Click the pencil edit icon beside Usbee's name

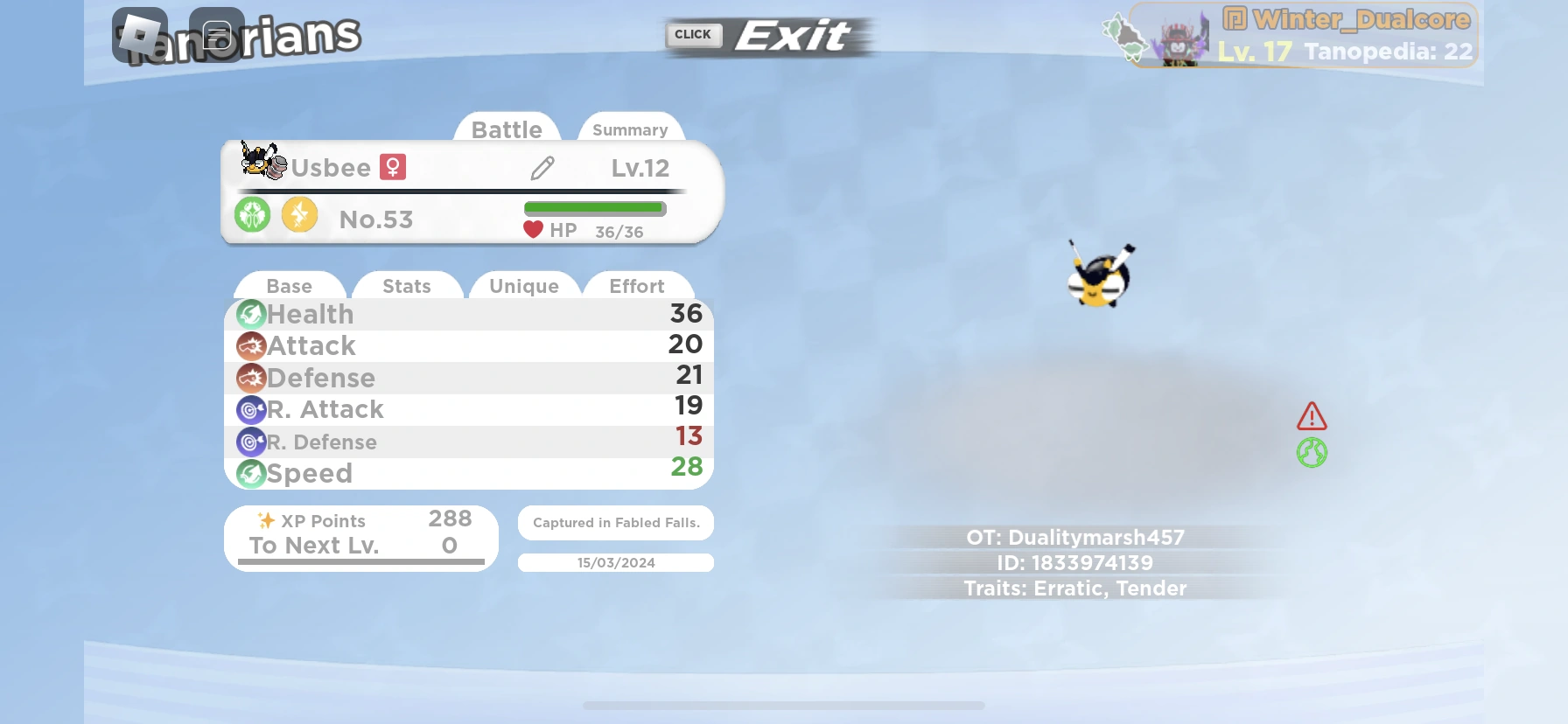click(542, 167)
